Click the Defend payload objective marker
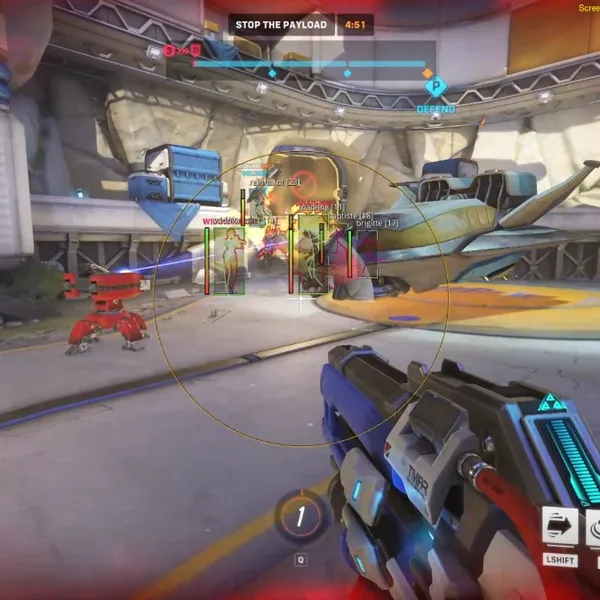600x600 pixels. pos(436,87)
